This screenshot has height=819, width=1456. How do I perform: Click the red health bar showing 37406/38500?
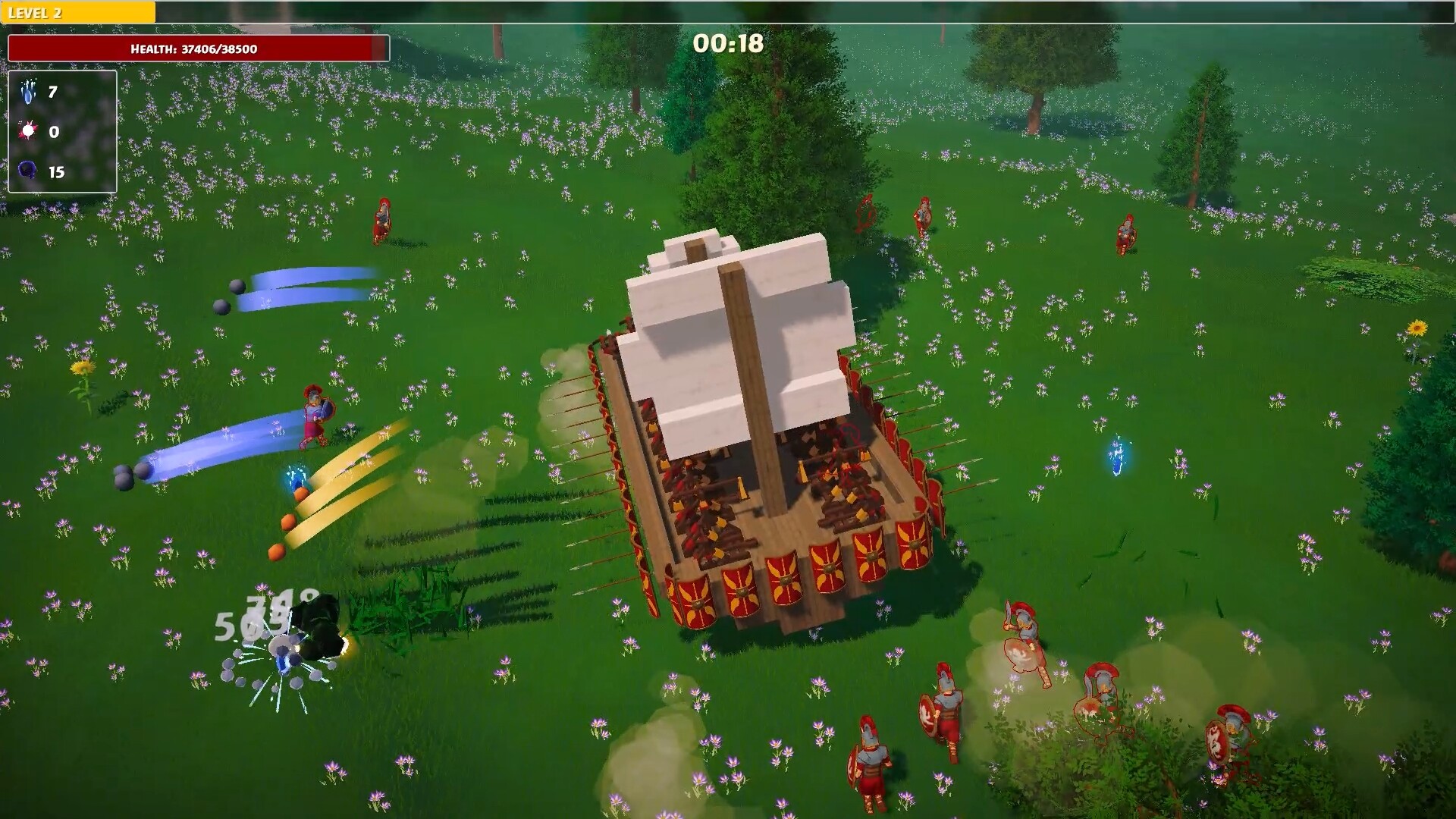(193, 48)
